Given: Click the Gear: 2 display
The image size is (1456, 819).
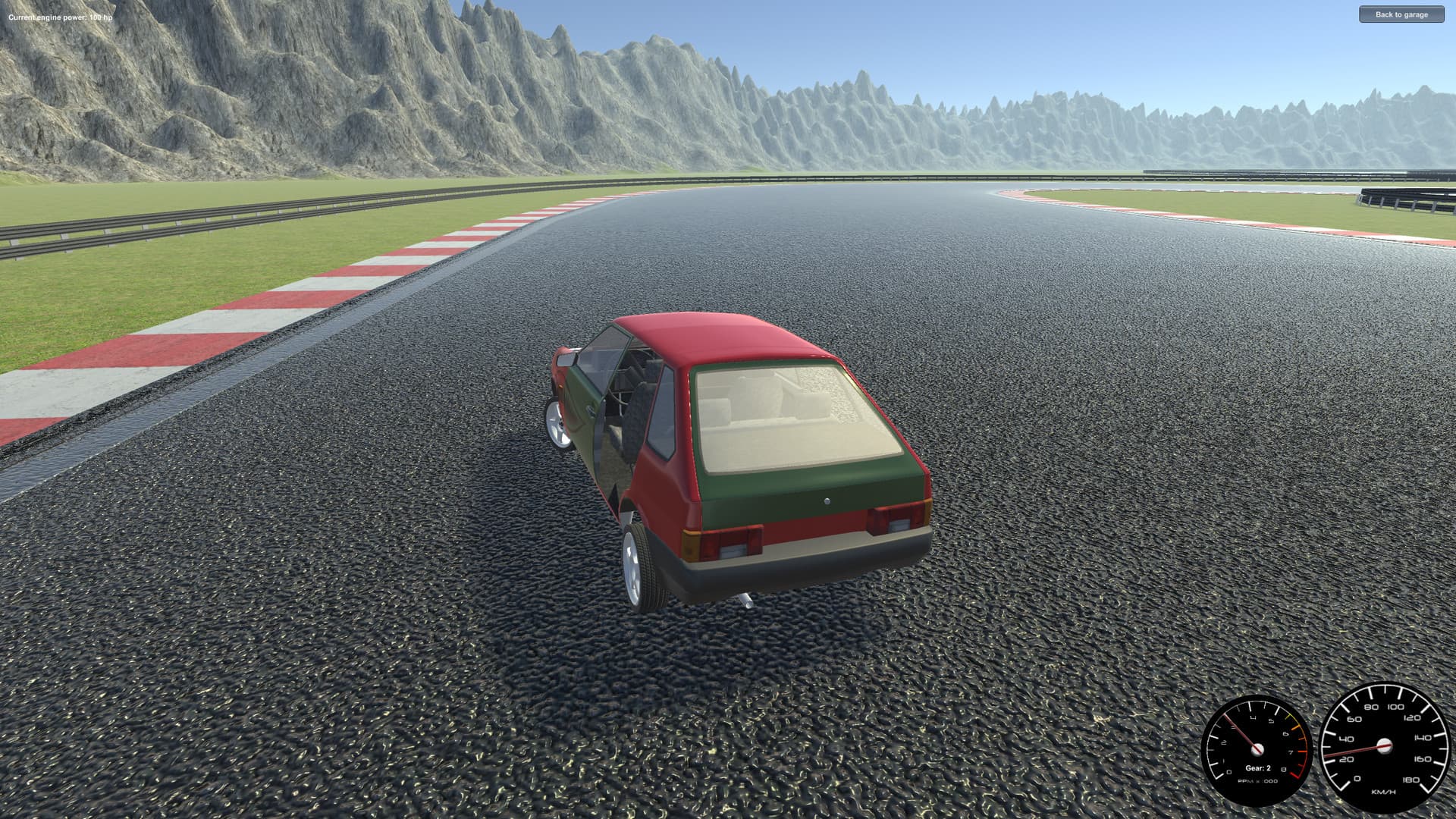Looking at the screenshot, I should pyautogui.click(x=1259, y=768).
